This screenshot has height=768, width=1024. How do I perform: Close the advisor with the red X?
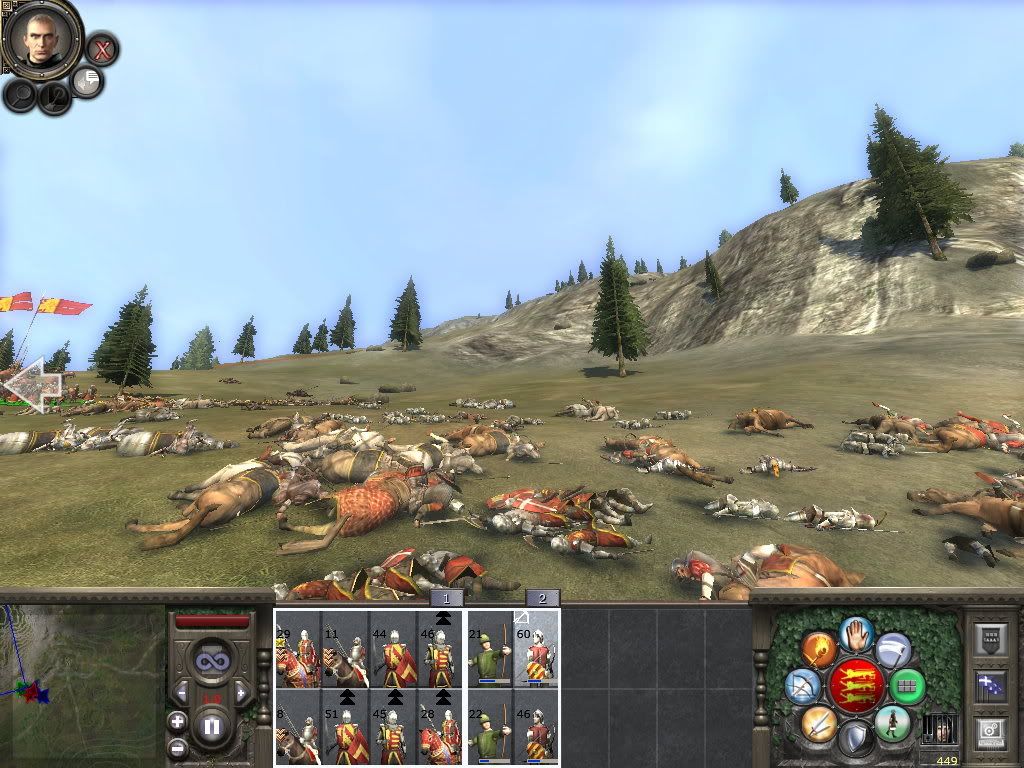(x=101, y=48)
